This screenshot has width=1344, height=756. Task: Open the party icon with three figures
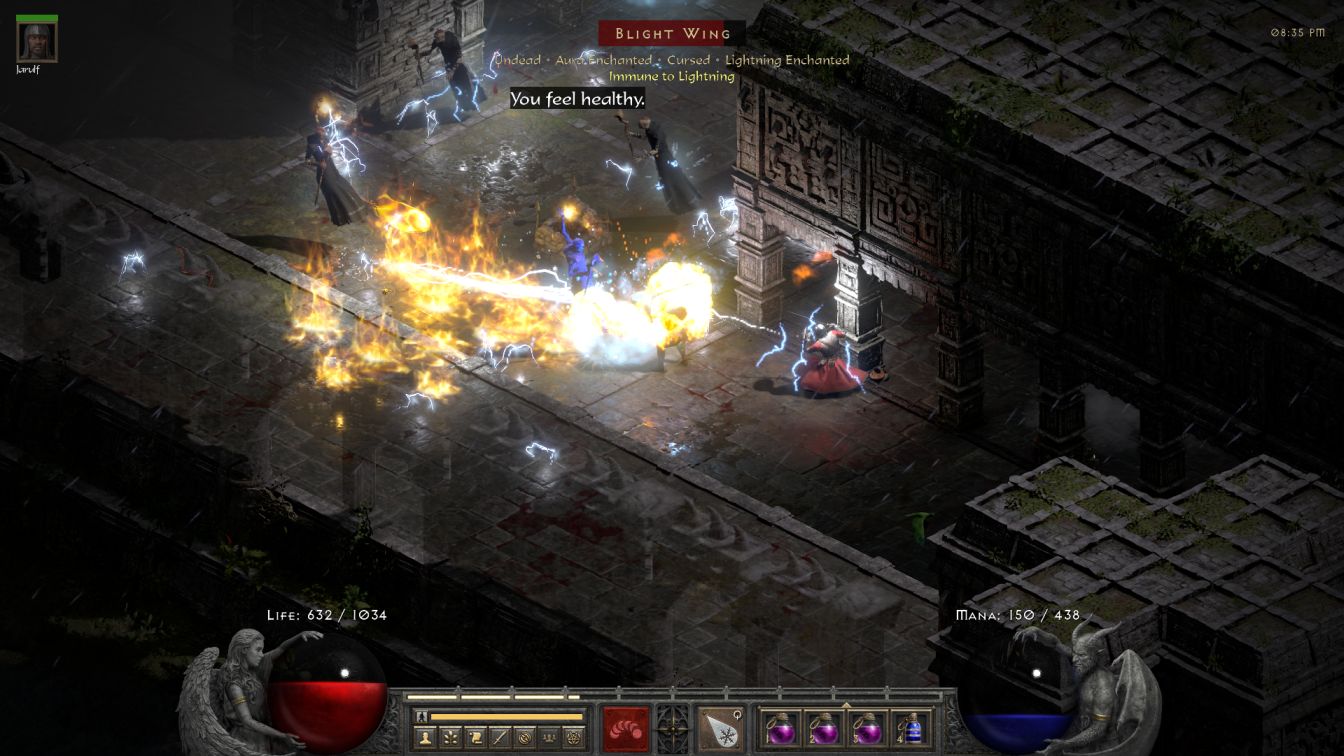point(549,739)
